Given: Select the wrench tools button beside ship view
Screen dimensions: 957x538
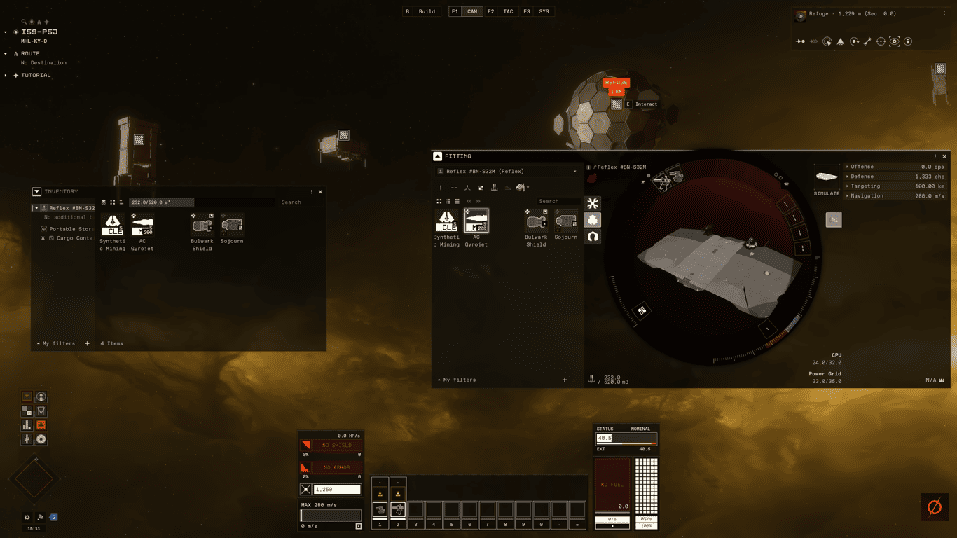Looking at the screenshot, I should click(x=593, y=202).
